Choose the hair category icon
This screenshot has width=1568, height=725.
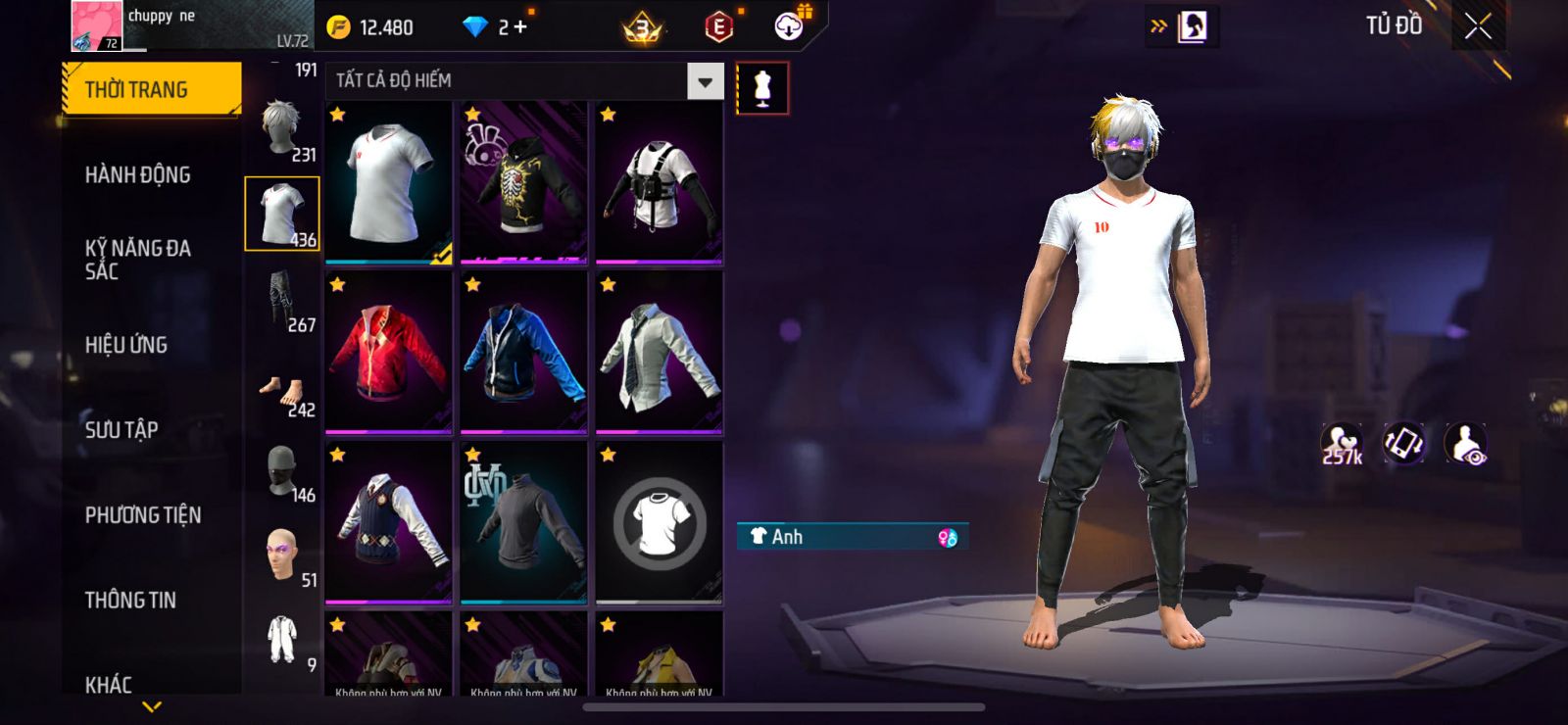click(282, 129)
